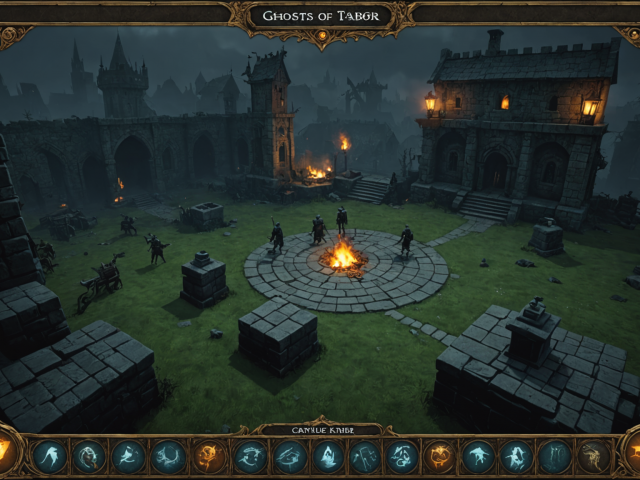The height and width of the screenshot is (480, 640).
Task: Select the dim bronze-colored ability icon
Action: pos(595,457)
